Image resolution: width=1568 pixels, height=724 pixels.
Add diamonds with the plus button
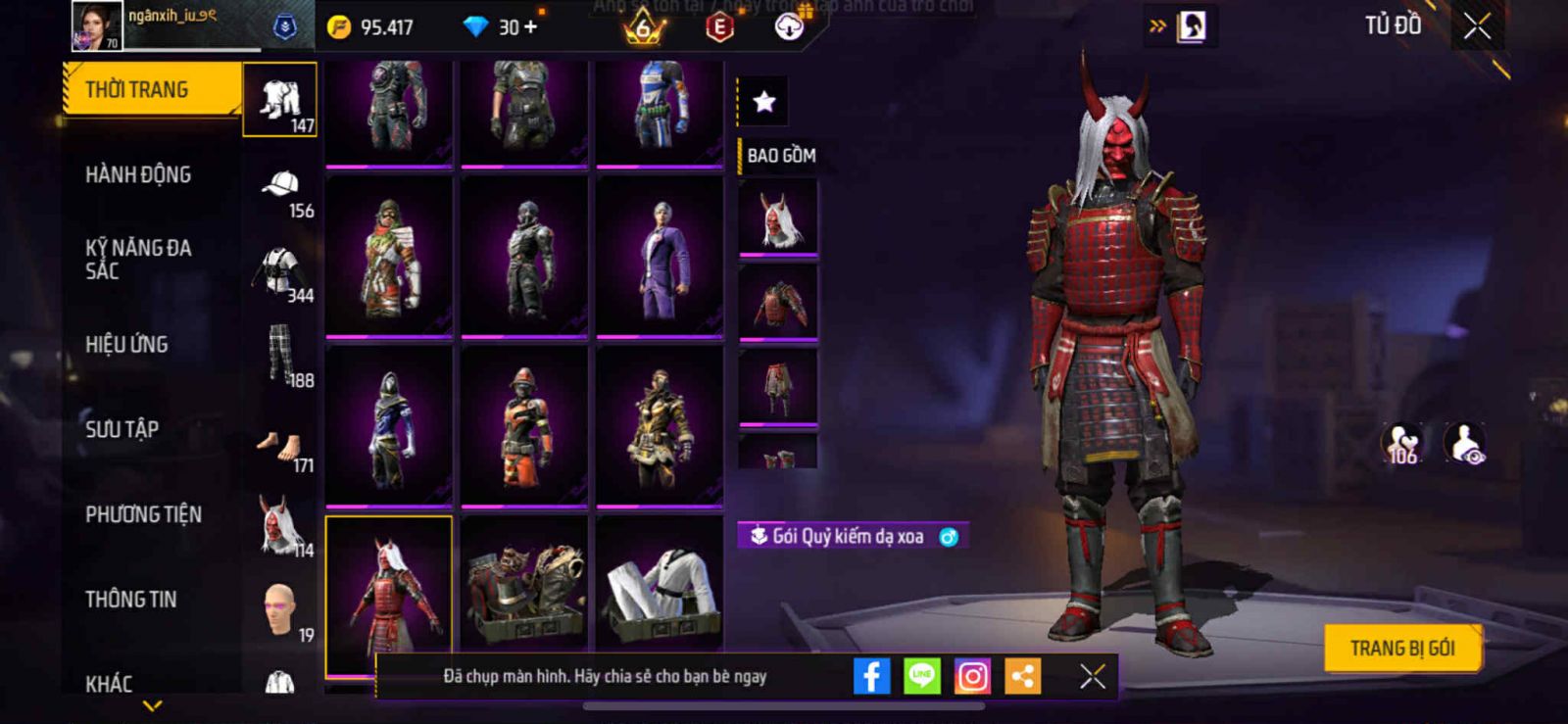pos(531,27)
